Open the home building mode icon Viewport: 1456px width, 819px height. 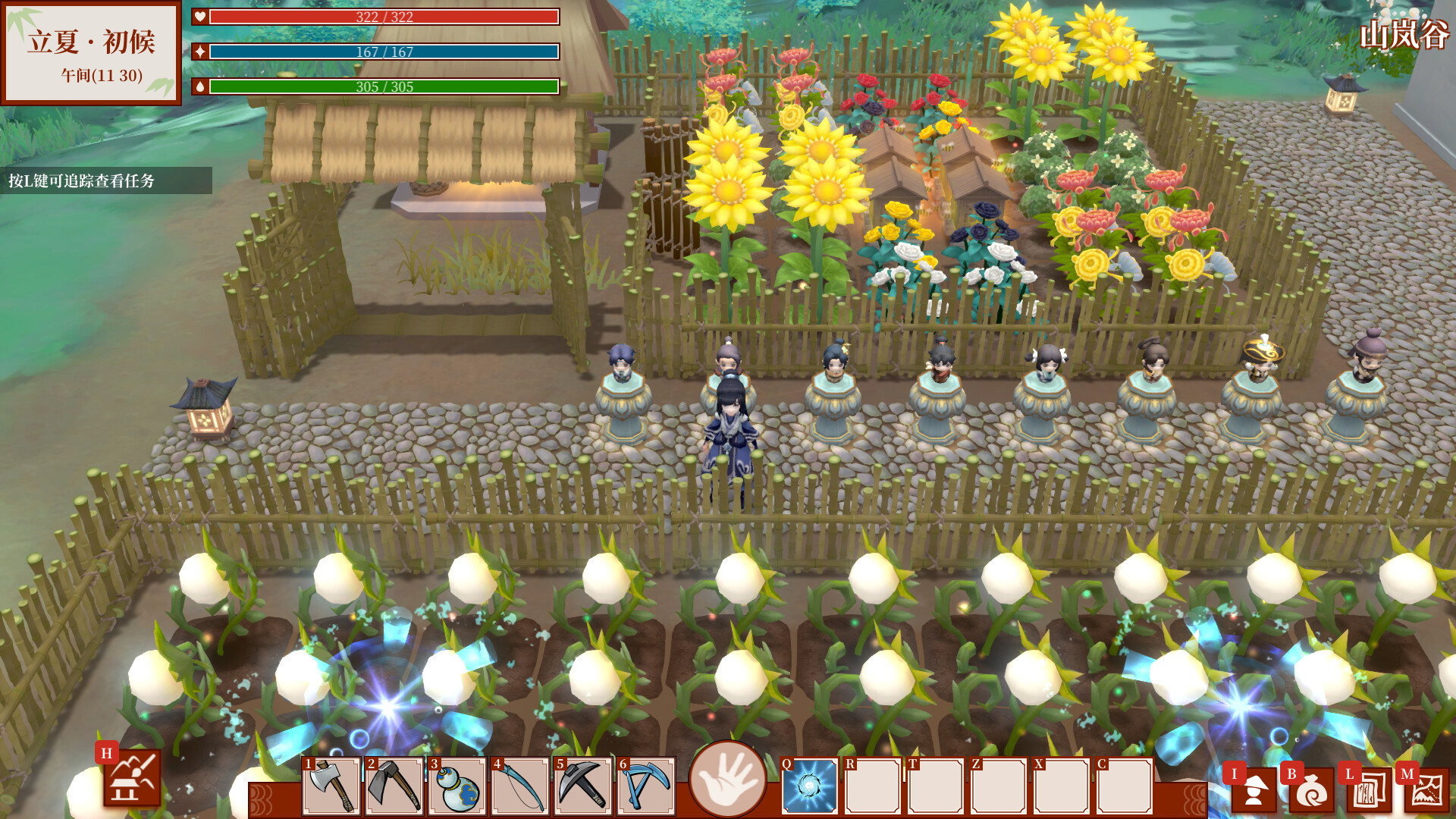pos(132,778)
